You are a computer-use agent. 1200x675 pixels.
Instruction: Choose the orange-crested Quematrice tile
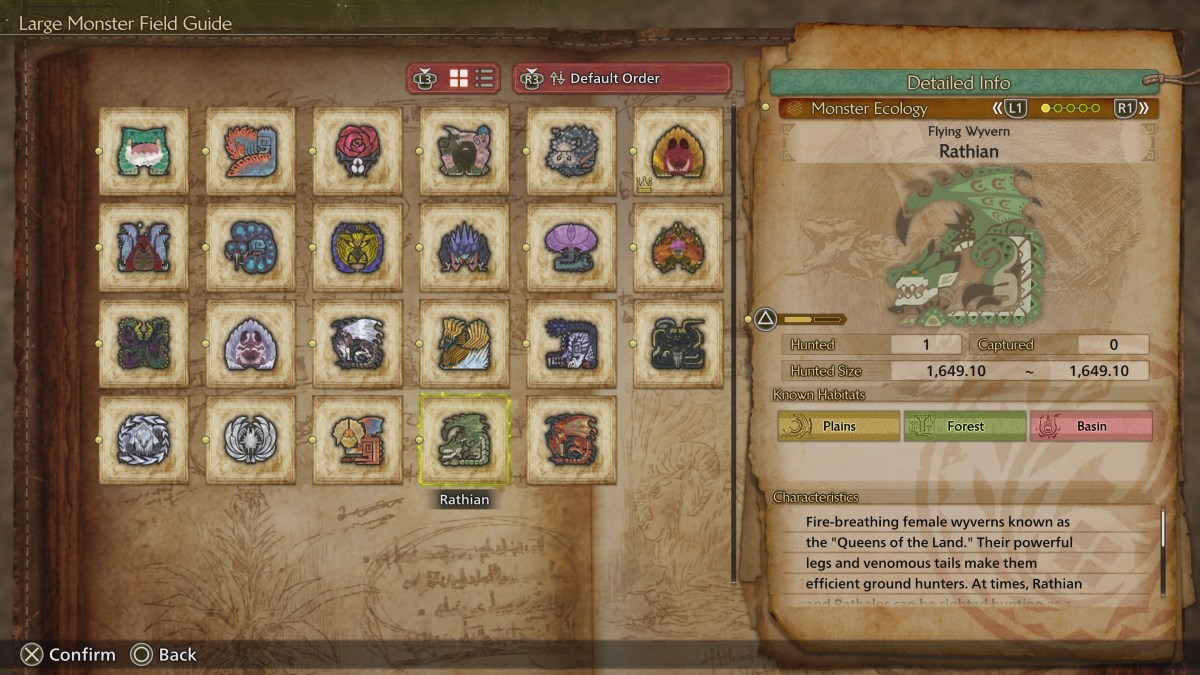click(x=251, y=151)
